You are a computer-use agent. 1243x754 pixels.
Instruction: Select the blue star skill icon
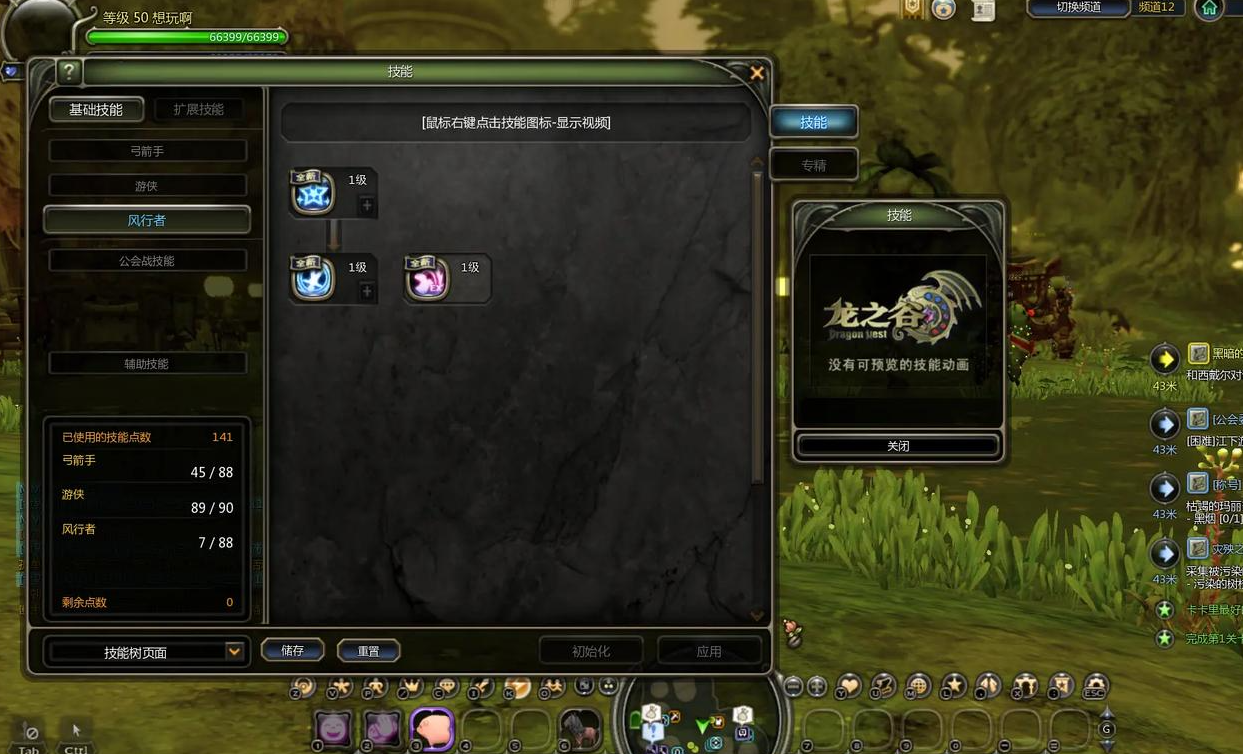(x=312, y=193)
